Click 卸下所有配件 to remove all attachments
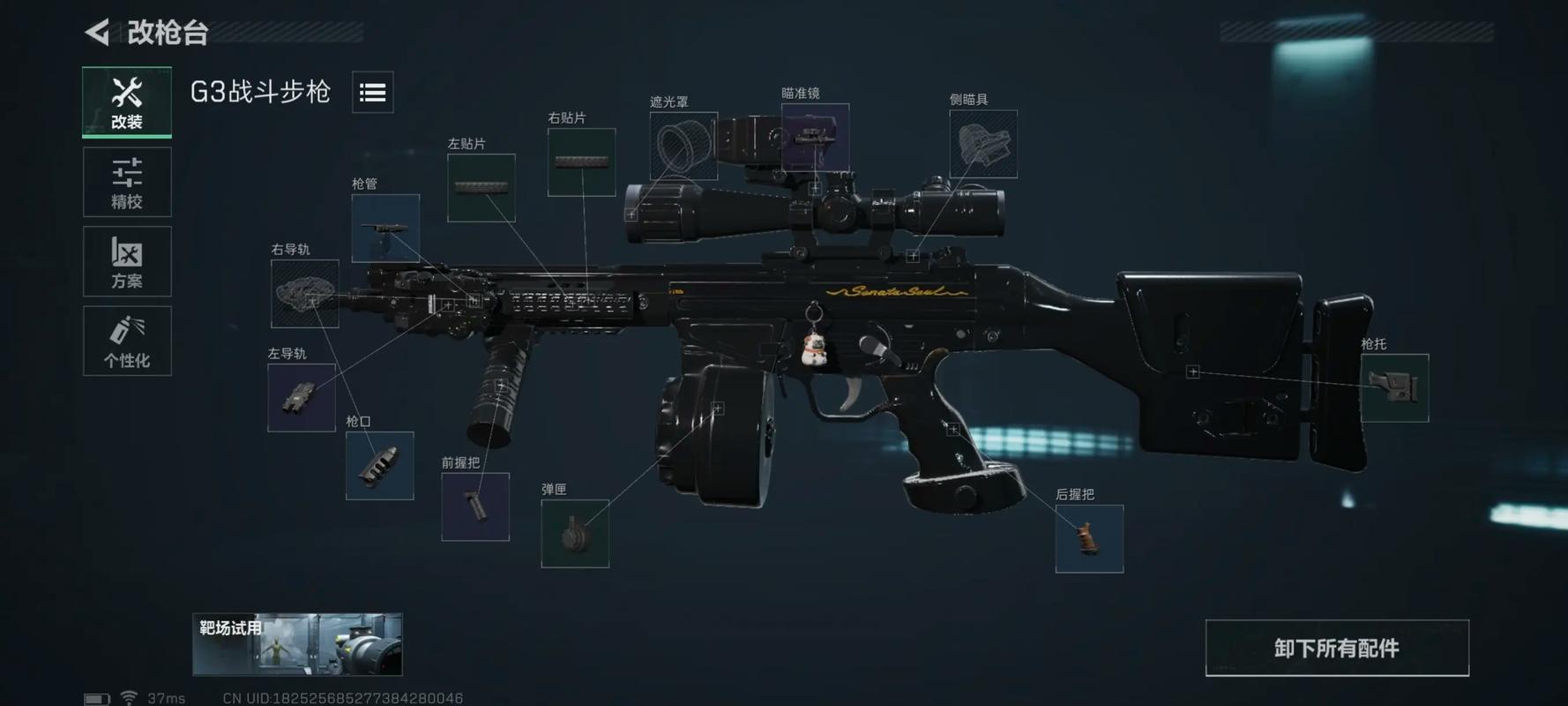Image resolution: width=1568 pixels, height=706 pixels. (1336, 648)
